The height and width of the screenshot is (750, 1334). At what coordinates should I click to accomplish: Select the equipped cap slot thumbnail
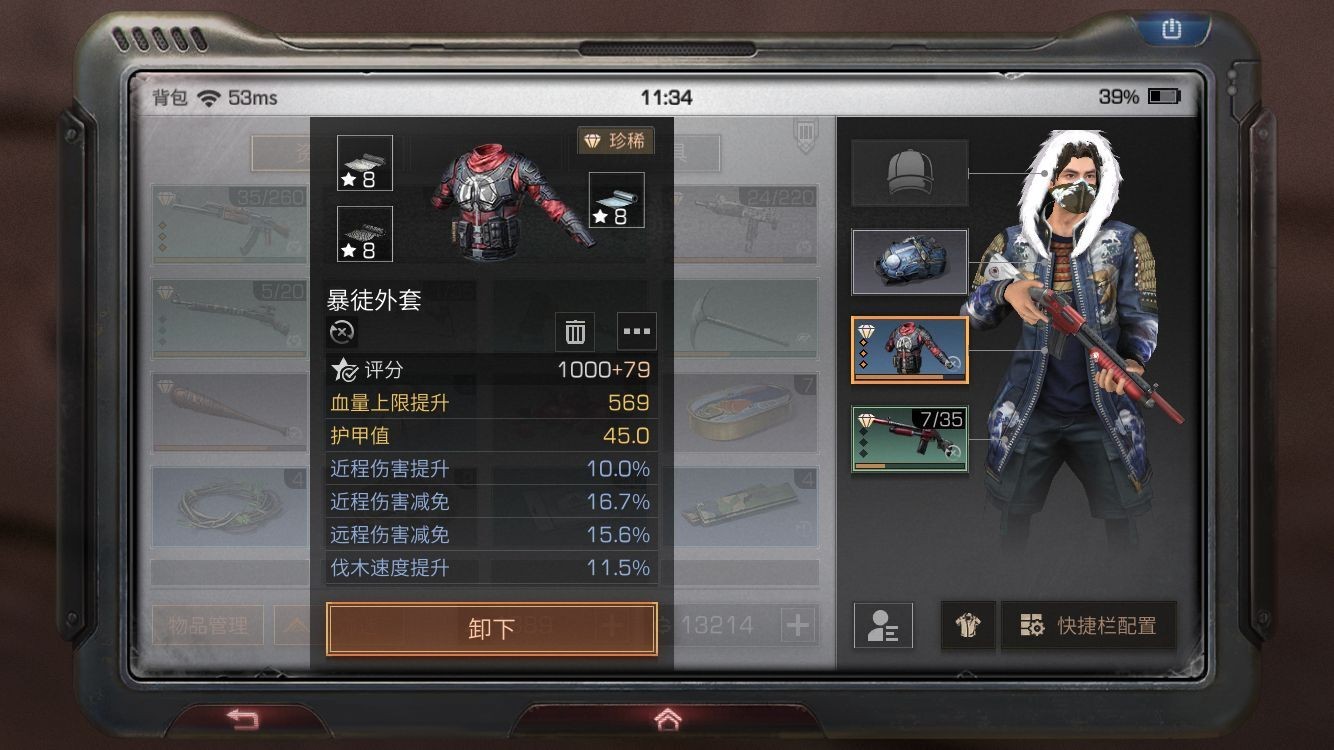click(x=909, y=170)
